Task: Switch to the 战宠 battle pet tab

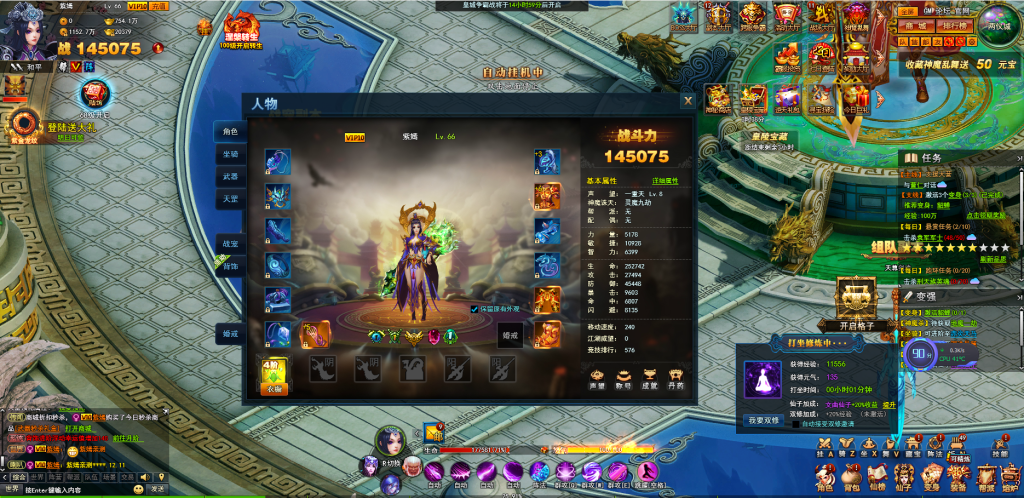Action: tap(230, 243)
